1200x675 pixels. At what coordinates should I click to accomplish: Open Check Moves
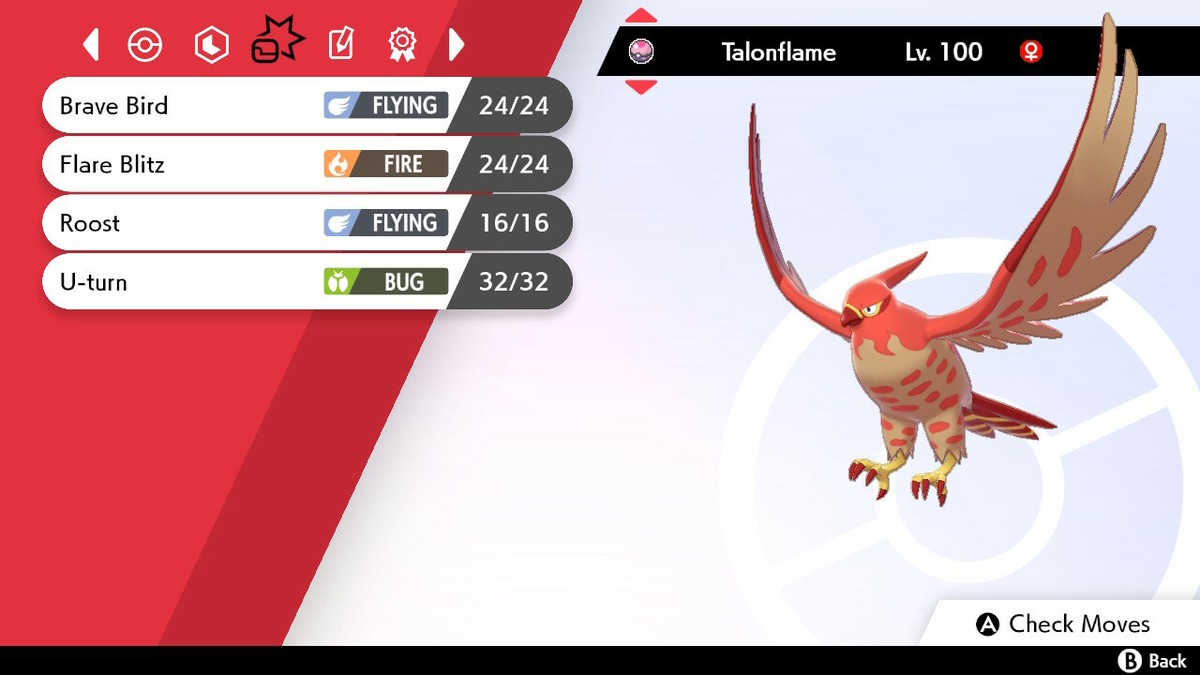[x=1064, y=624]
